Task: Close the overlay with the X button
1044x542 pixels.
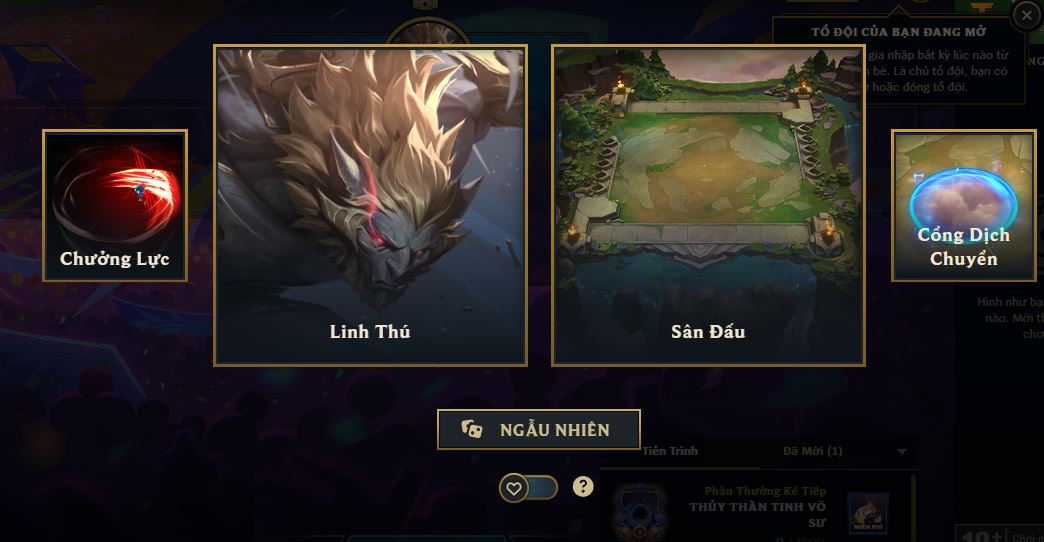Action: (x=1025, y=16)
